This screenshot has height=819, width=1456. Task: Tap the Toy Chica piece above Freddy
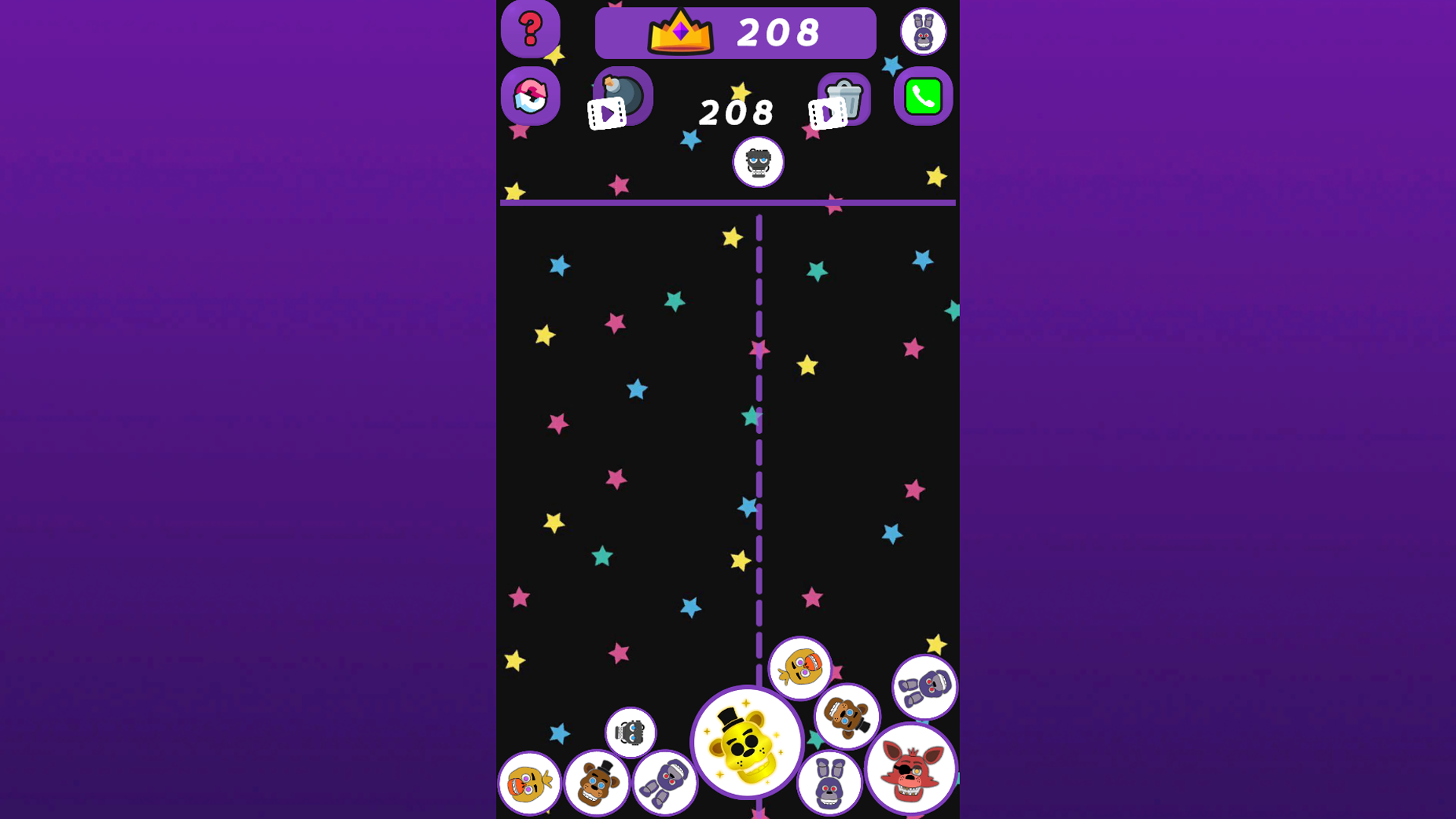coord(799,669)
